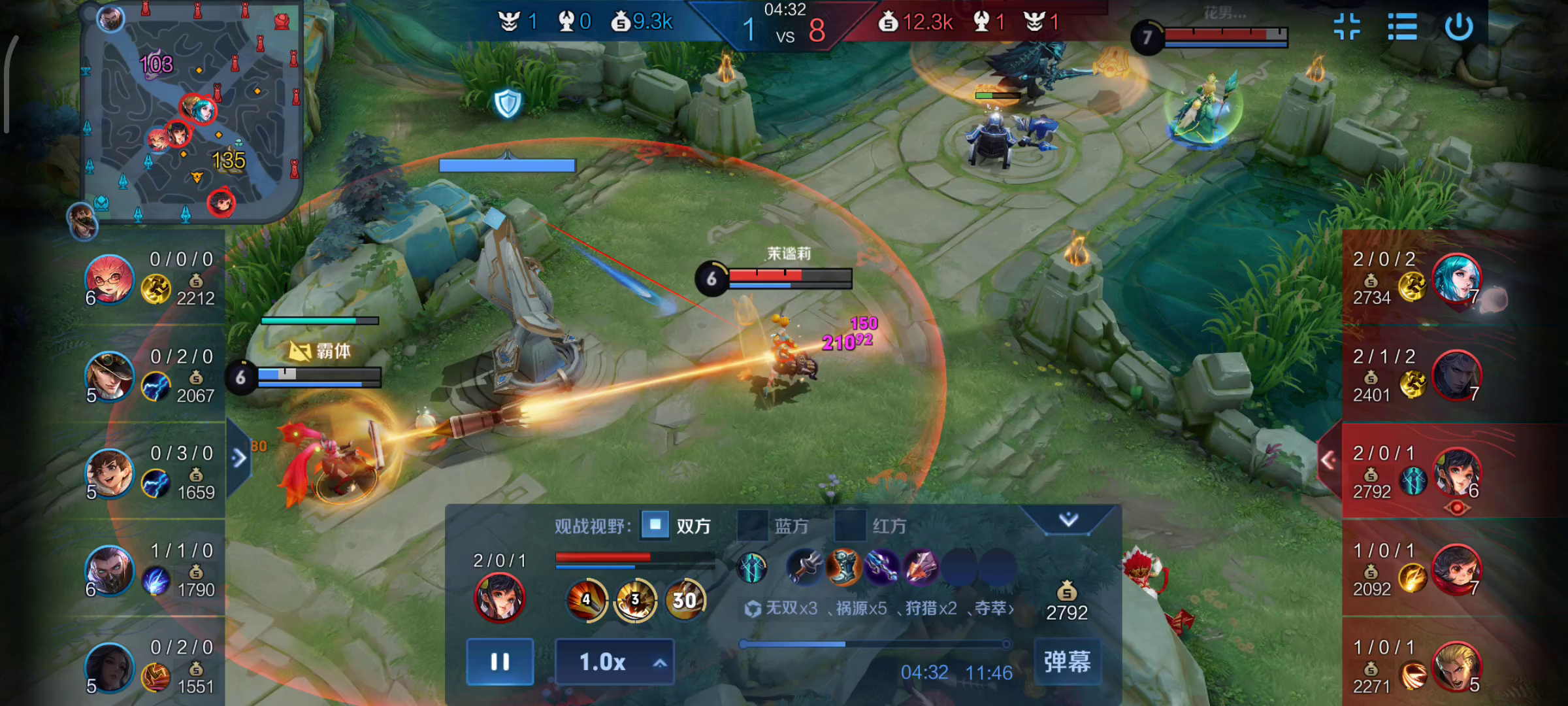This screenshot has height=706, width=1568.
Task: Click the replay progress timeline bar
Action: pyautogui.click(x=875, y=645)
